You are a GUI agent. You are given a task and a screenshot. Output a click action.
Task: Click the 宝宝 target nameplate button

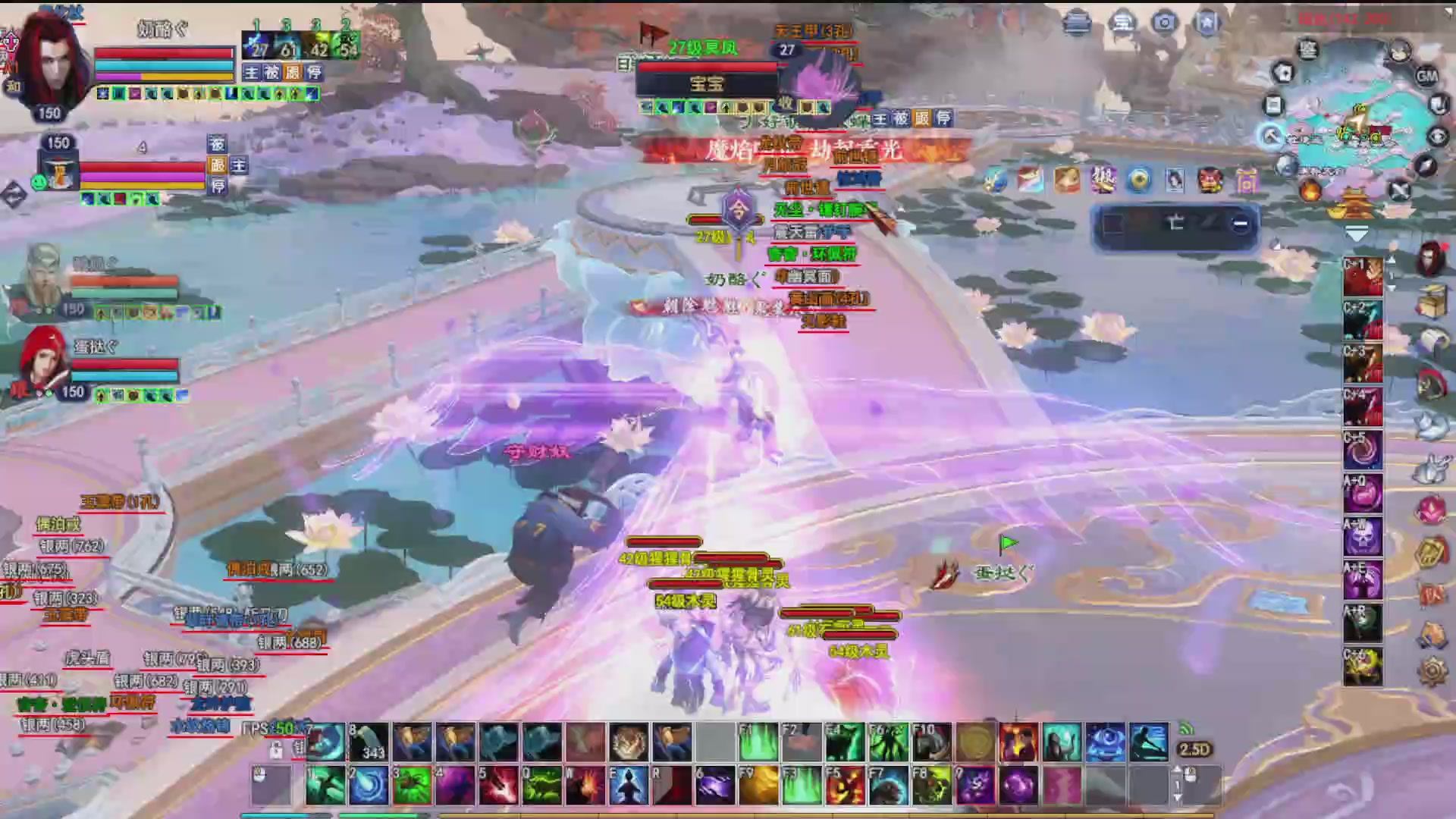707,83
